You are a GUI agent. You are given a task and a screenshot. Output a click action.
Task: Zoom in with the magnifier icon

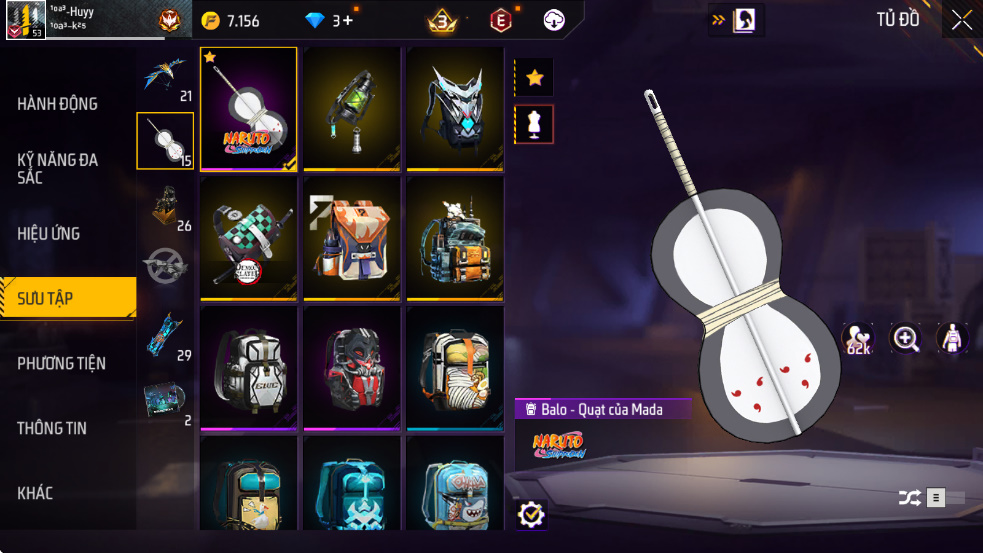[x=906, y=339]
